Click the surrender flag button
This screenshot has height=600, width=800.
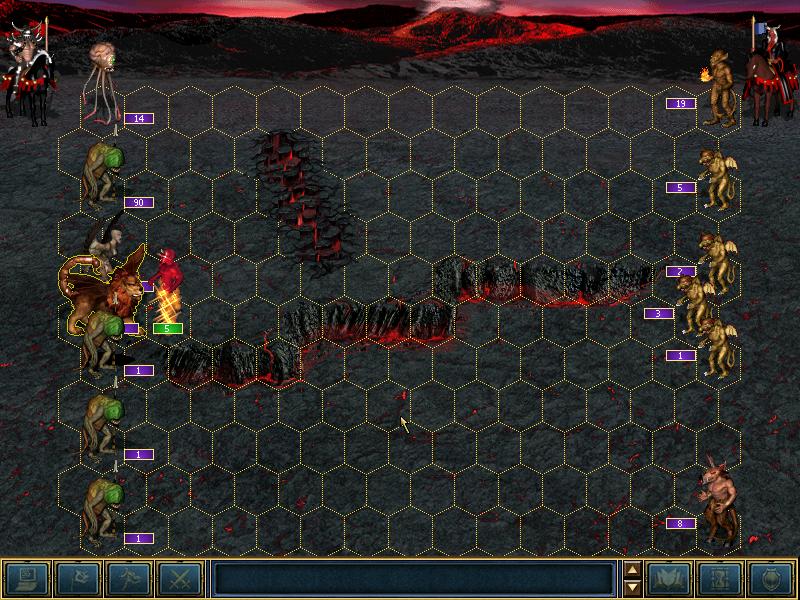point(77,578)
